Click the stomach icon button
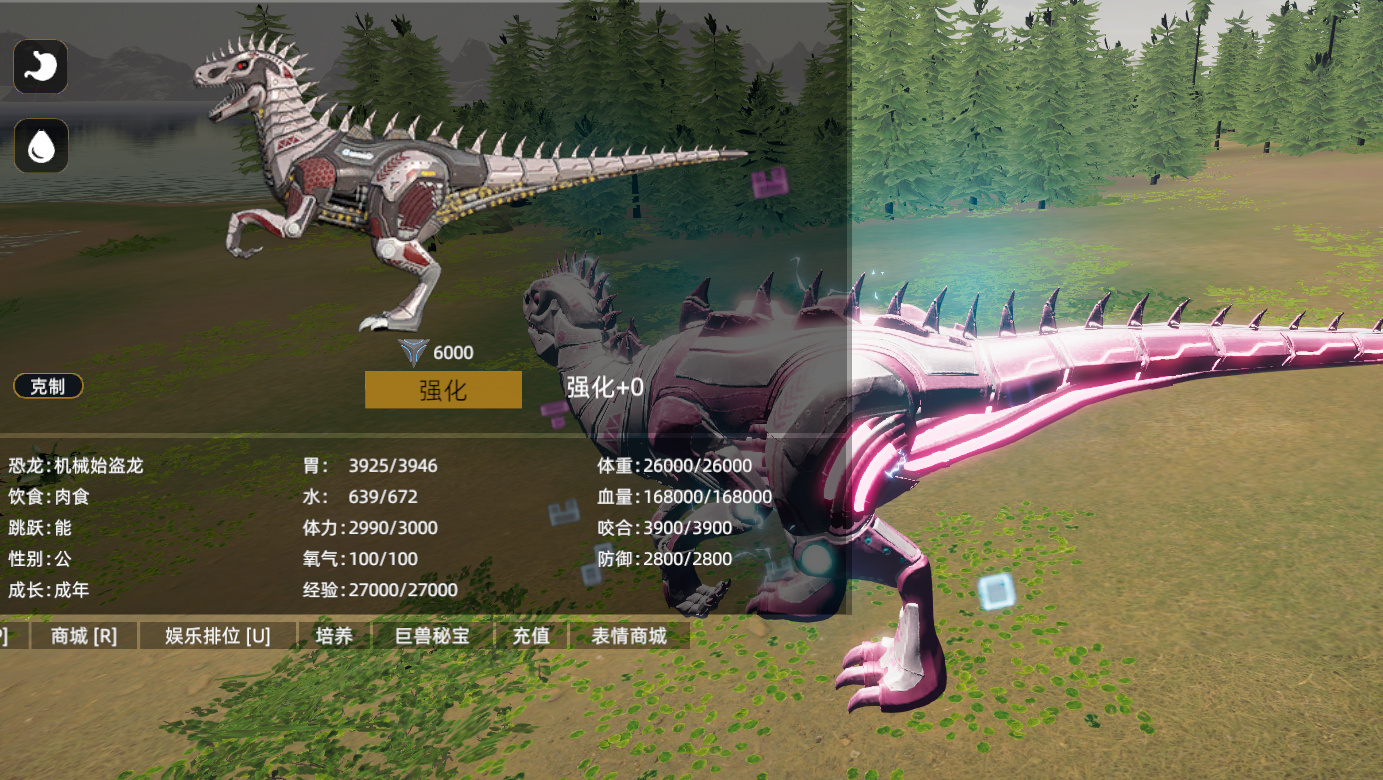Screen dimensions: 1383x780 [x=41, y=67]
